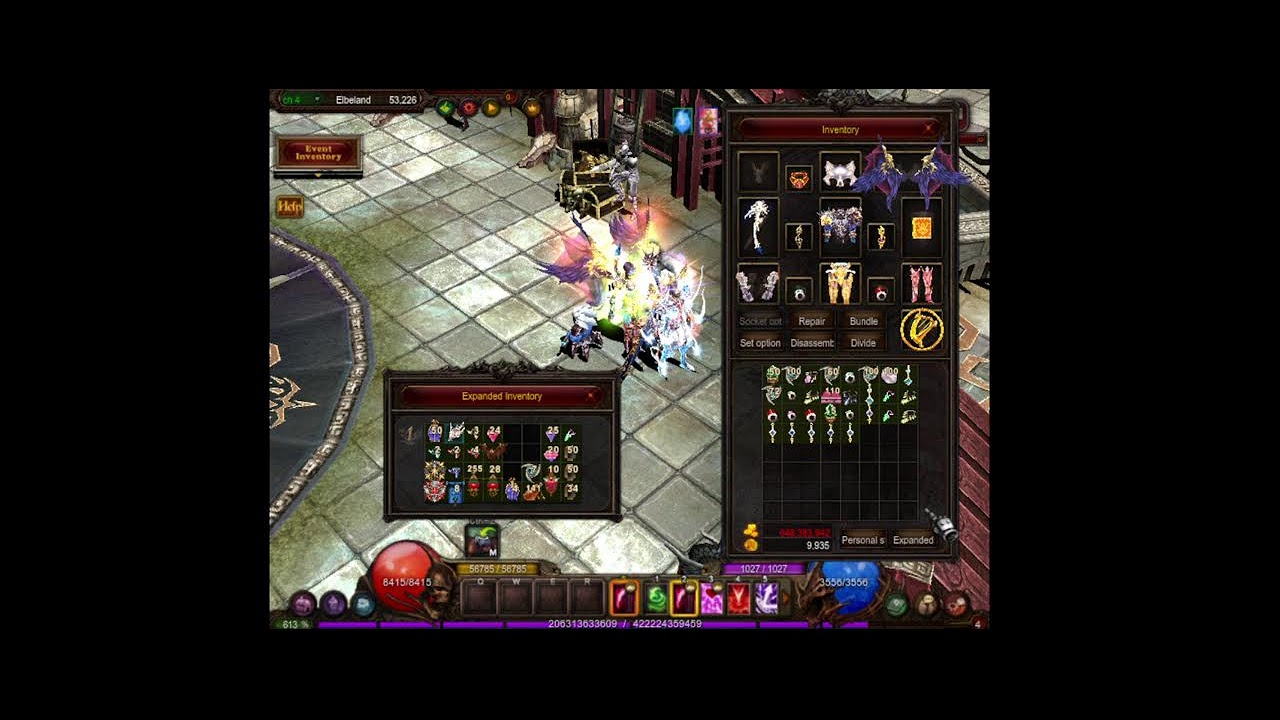Close the Expanded Inventory window
Image resolution: width=1280 pixels, height=720 pixels.
[x=591, y=396]
